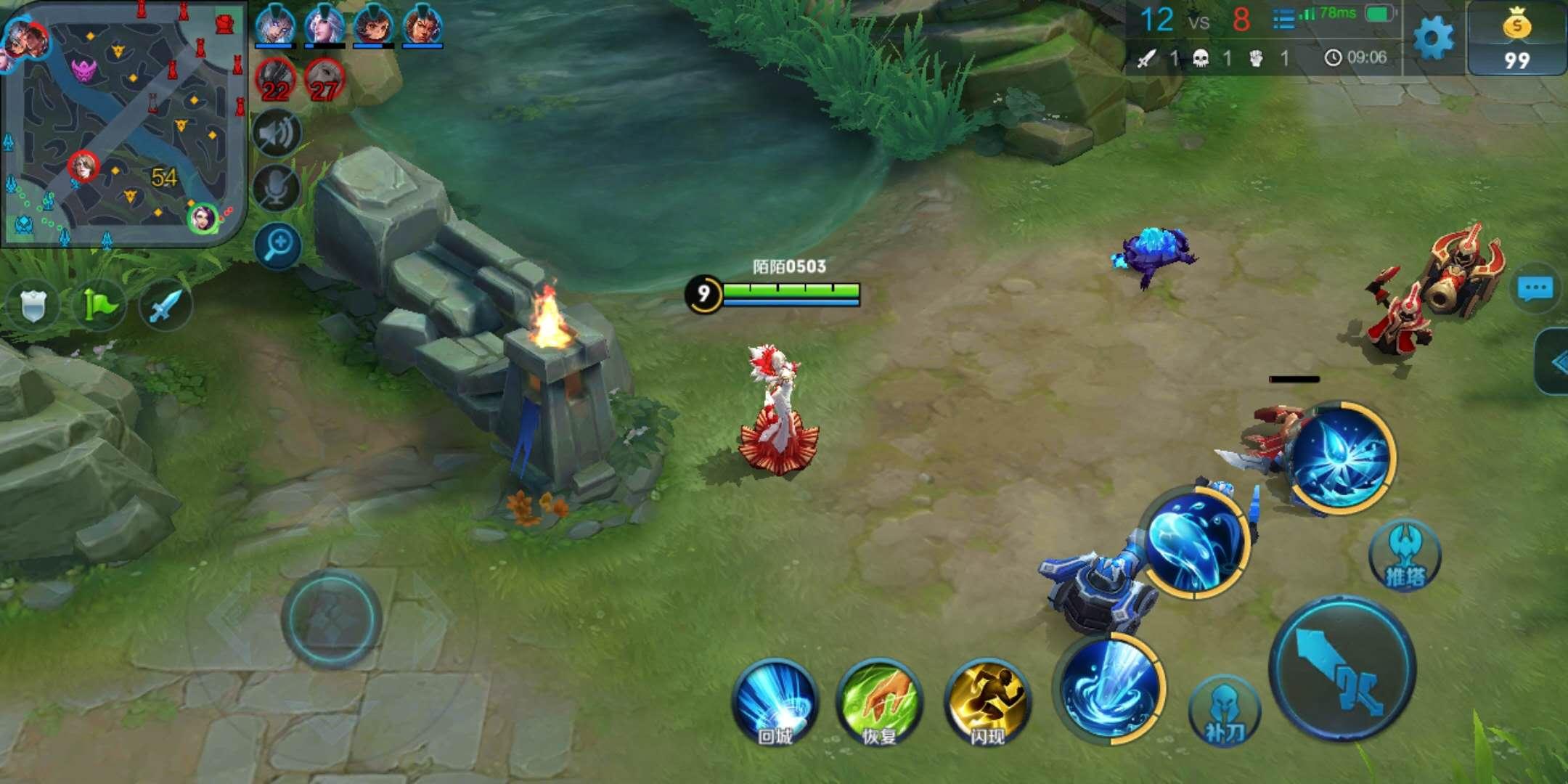This screenshot has height=784, width=1568.
Task: Activate the glowing butterfly ultimate skill
Action: click(x=1340, y=457)
